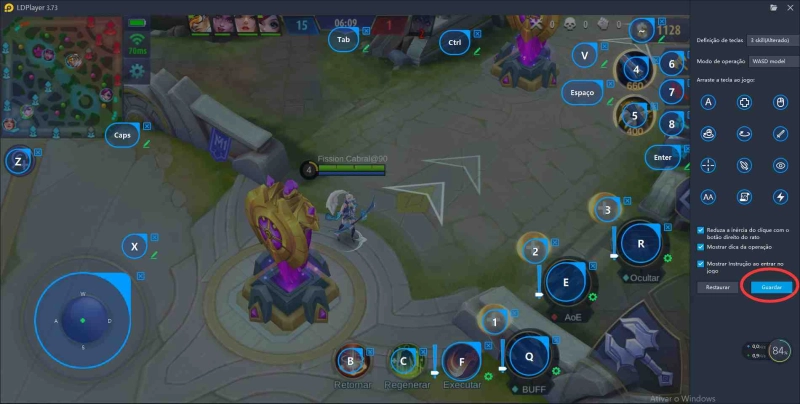Click the battlefield minimap

(x=60, y=72)
